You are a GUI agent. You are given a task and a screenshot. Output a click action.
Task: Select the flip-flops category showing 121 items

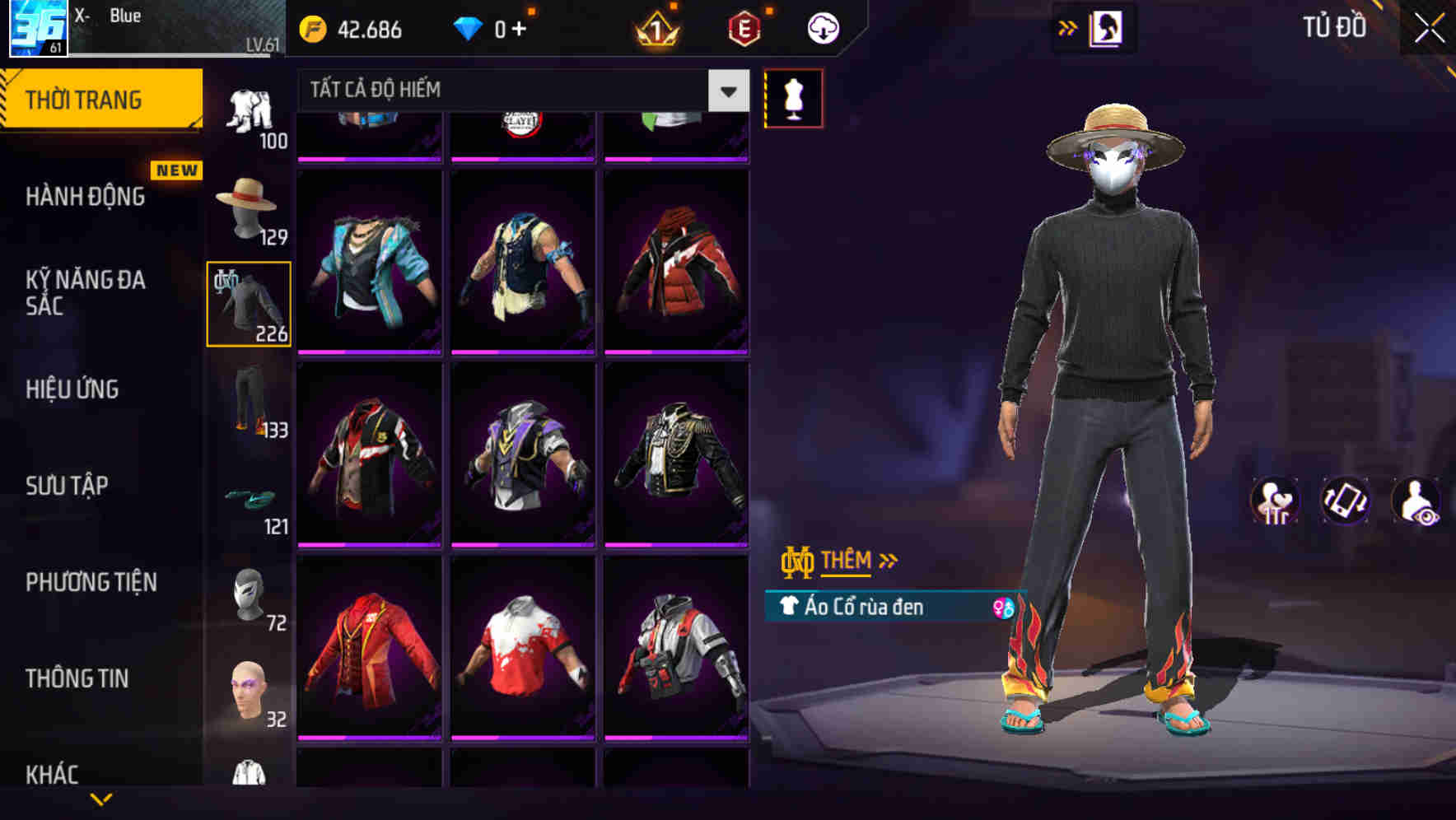248,498
